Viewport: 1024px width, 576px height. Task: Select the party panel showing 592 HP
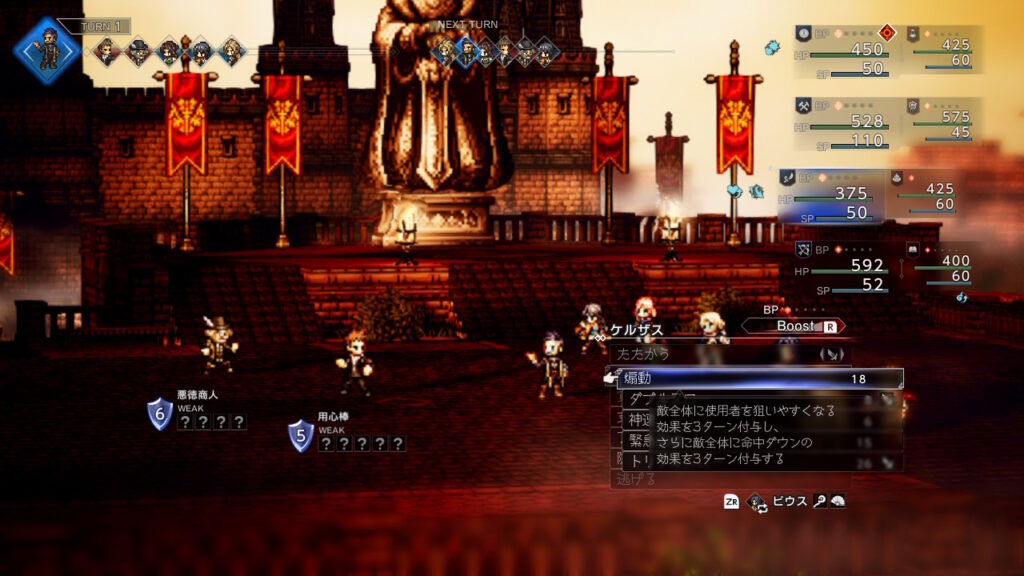pyautogui.click(x=843, y=268)
